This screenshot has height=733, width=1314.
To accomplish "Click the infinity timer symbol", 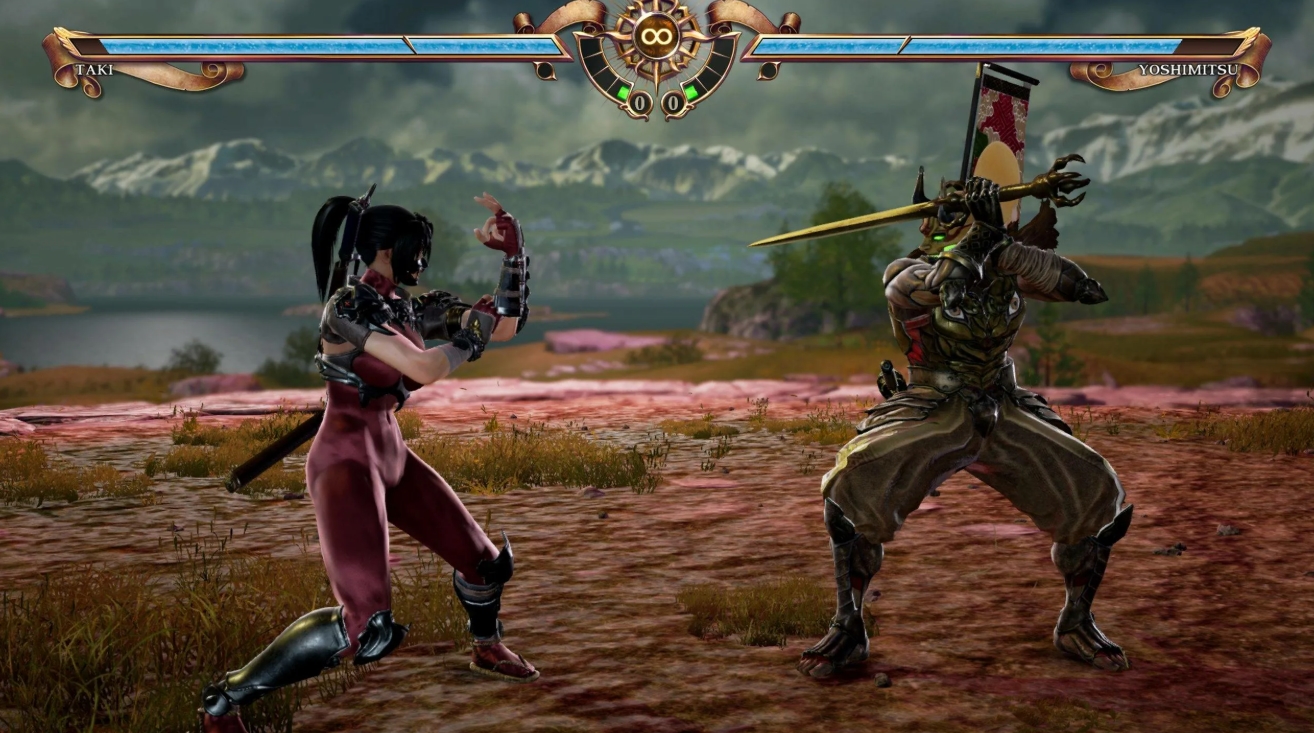I will point(657,37).
